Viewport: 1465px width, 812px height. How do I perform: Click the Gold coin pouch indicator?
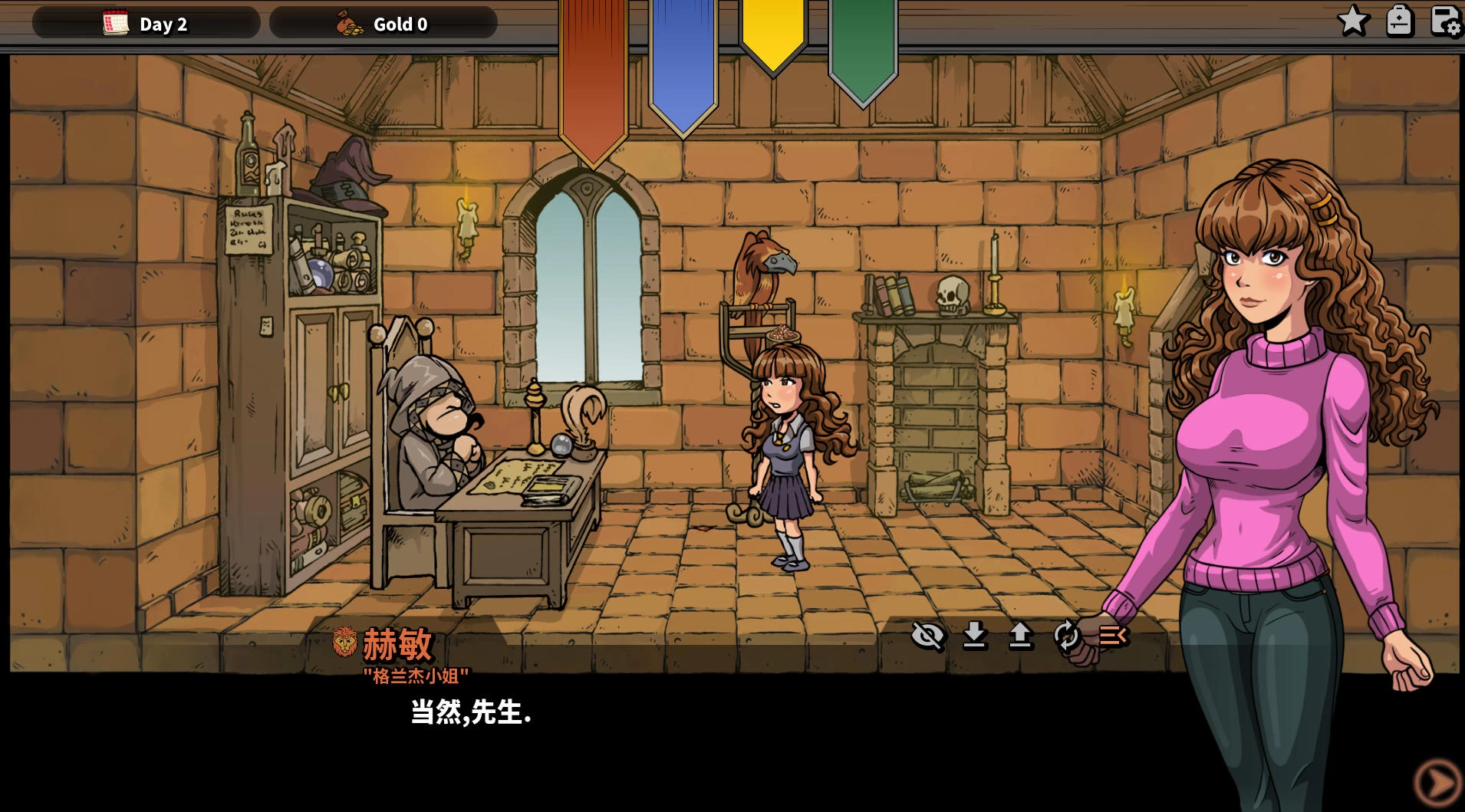(x=383, y=24)
